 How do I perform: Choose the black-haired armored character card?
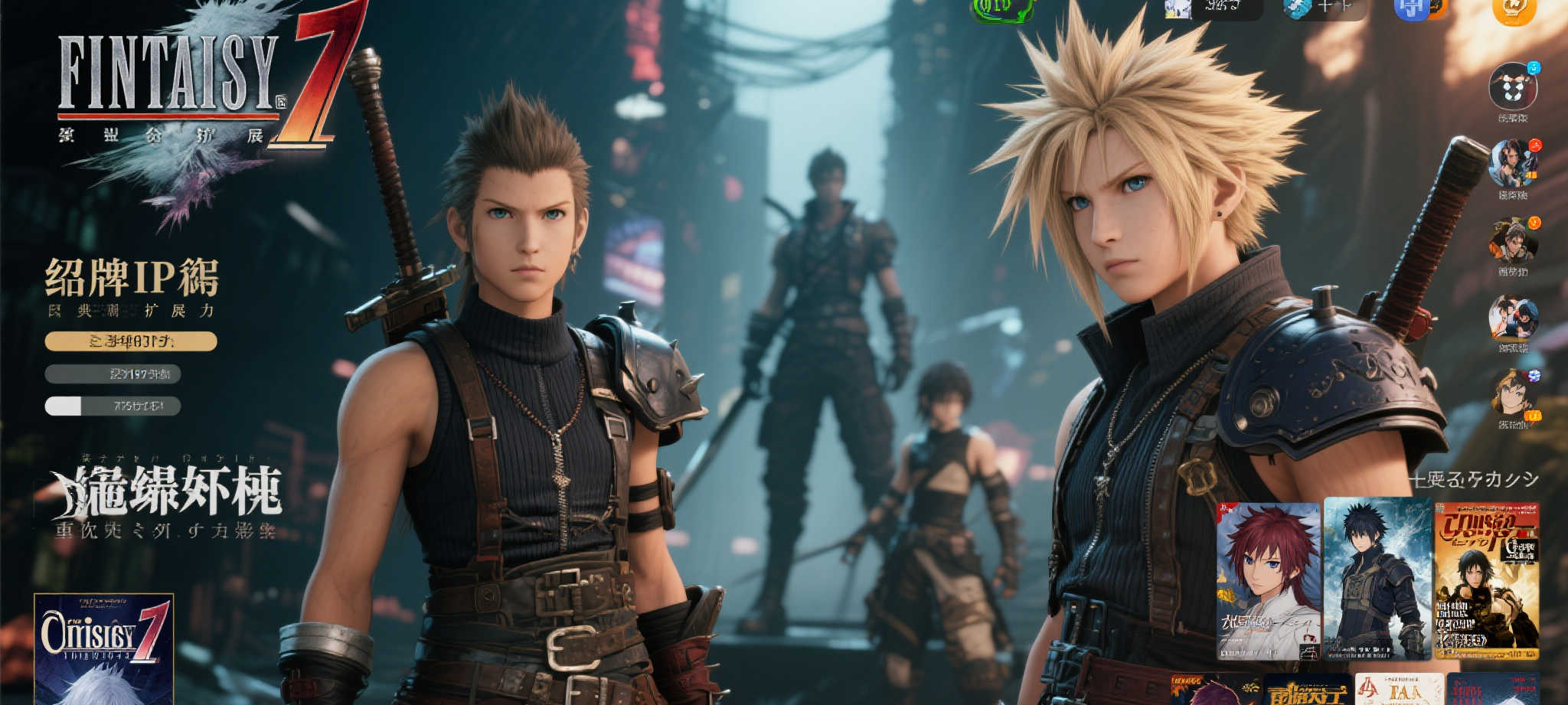1377,579
